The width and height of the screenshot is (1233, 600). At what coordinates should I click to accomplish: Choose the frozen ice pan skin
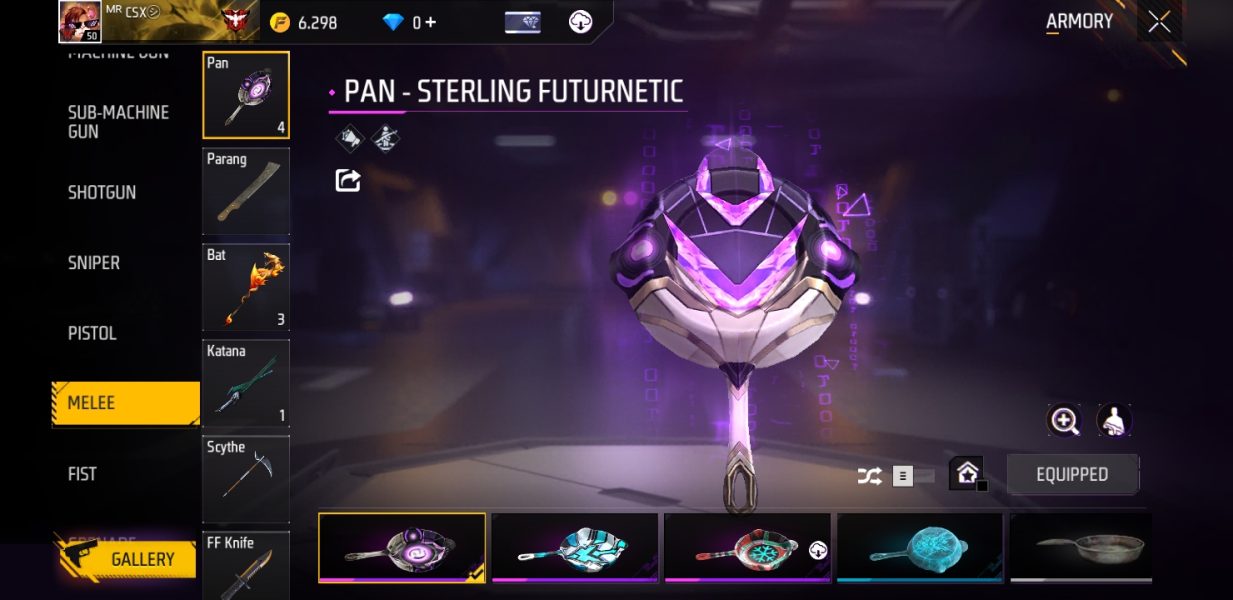point(919,547)
